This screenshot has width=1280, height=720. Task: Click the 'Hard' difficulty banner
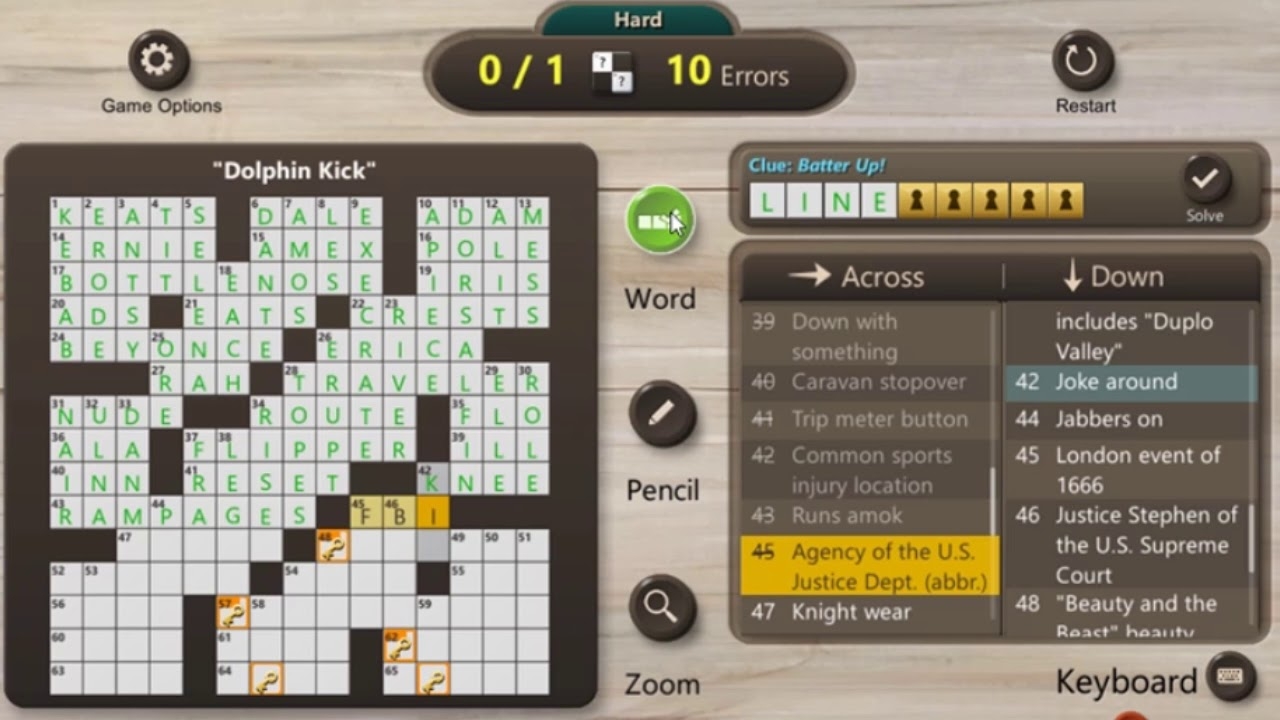coord(637,19)
